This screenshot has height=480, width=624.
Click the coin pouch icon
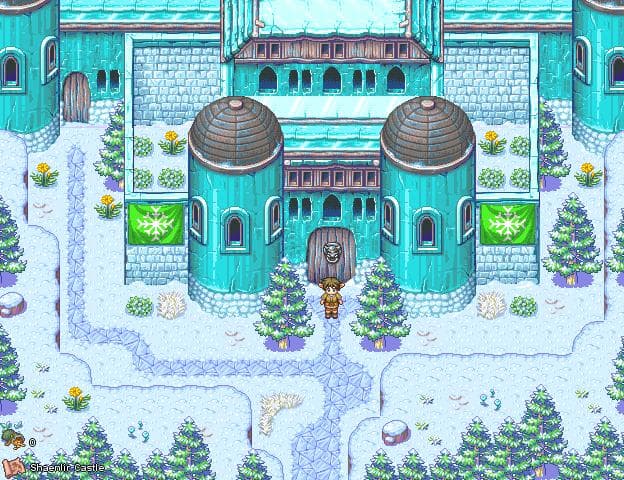(x=13, y=438)
